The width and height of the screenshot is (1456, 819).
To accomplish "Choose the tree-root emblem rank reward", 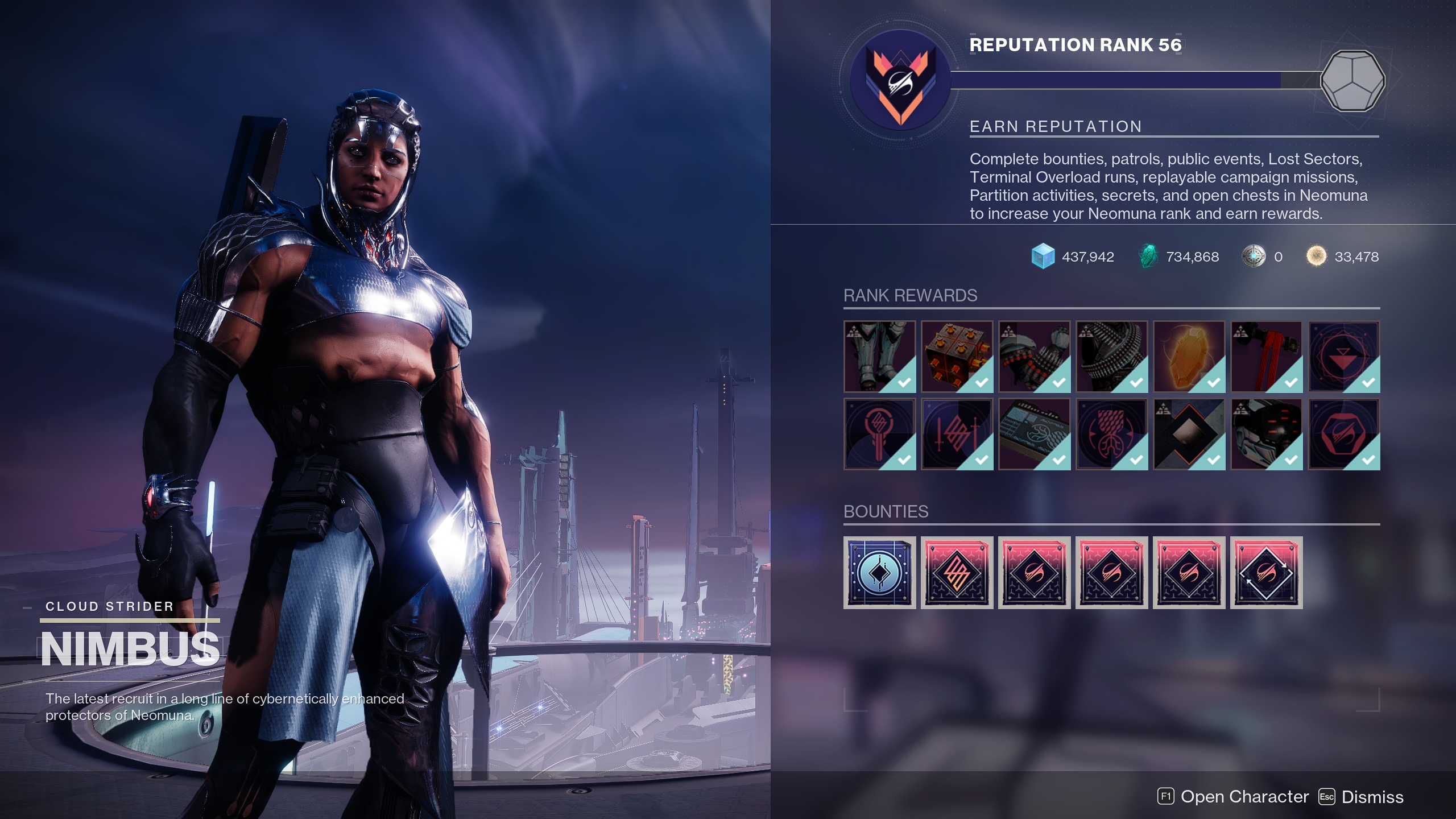I will [1111, 434].
